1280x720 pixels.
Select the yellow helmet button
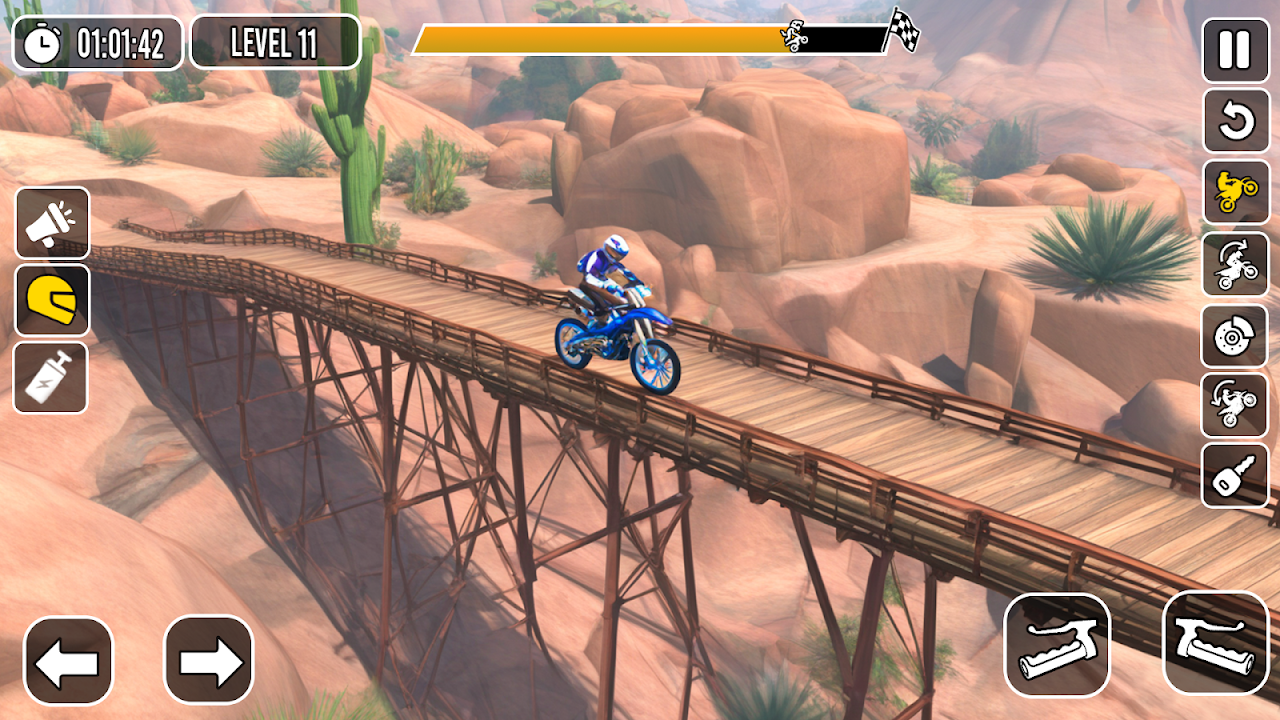(52, 300)
